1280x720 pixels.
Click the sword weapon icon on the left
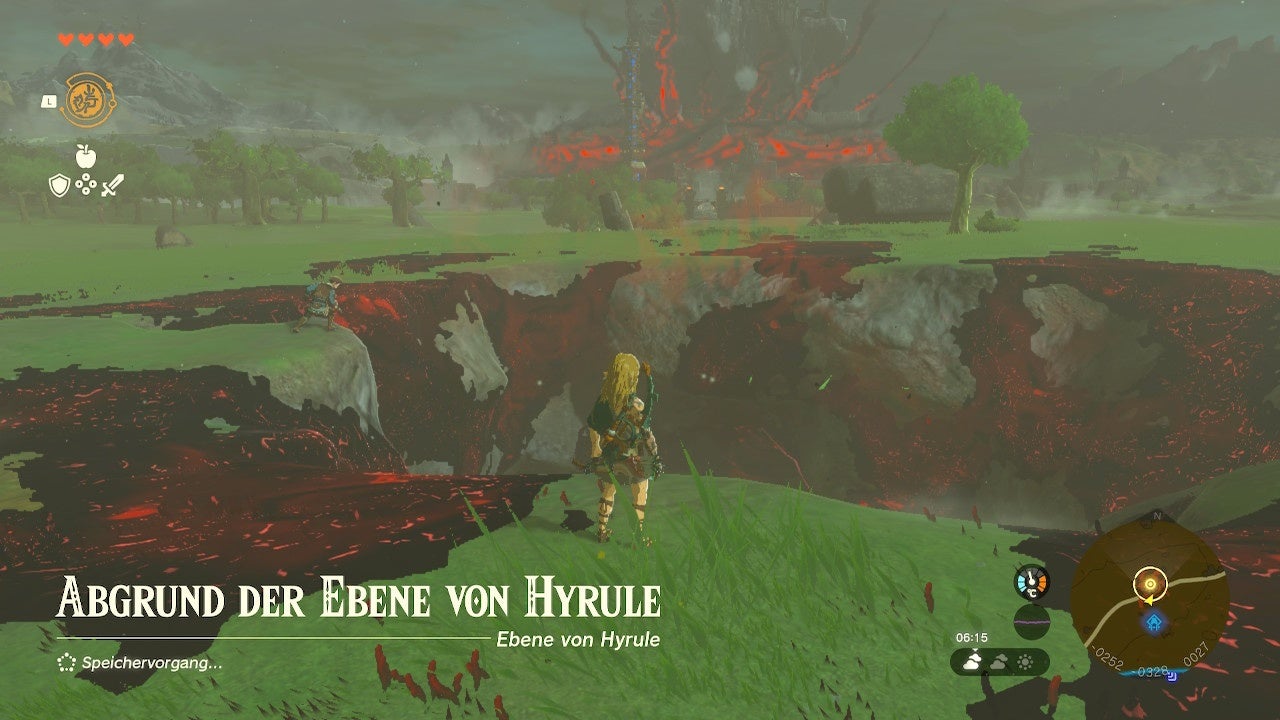(113, 186)
